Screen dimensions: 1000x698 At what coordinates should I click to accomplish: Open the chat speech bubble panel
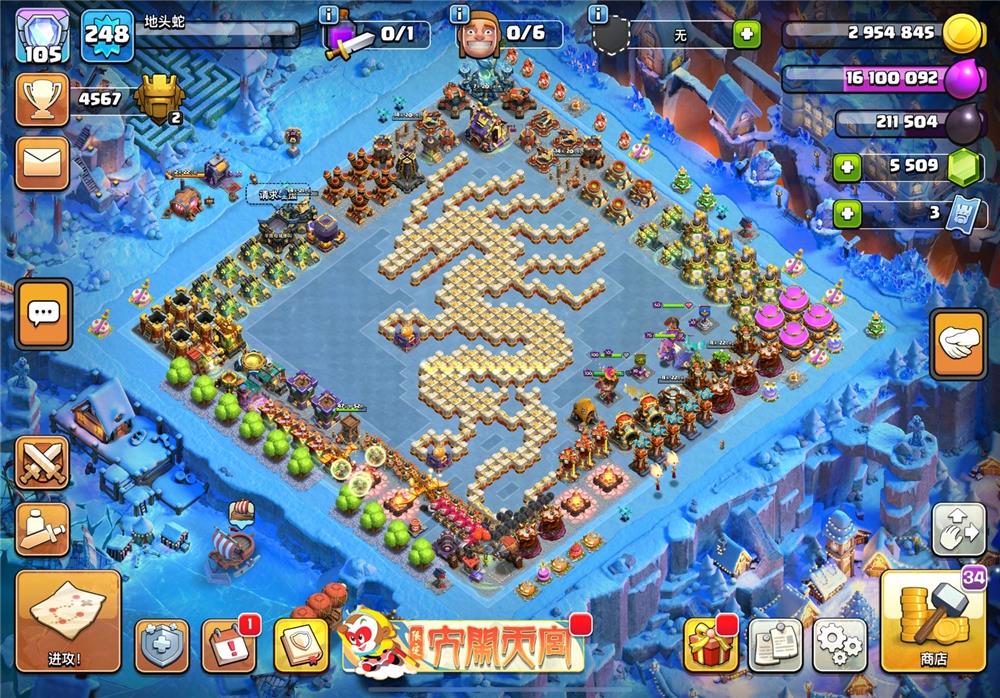(43, 314)
